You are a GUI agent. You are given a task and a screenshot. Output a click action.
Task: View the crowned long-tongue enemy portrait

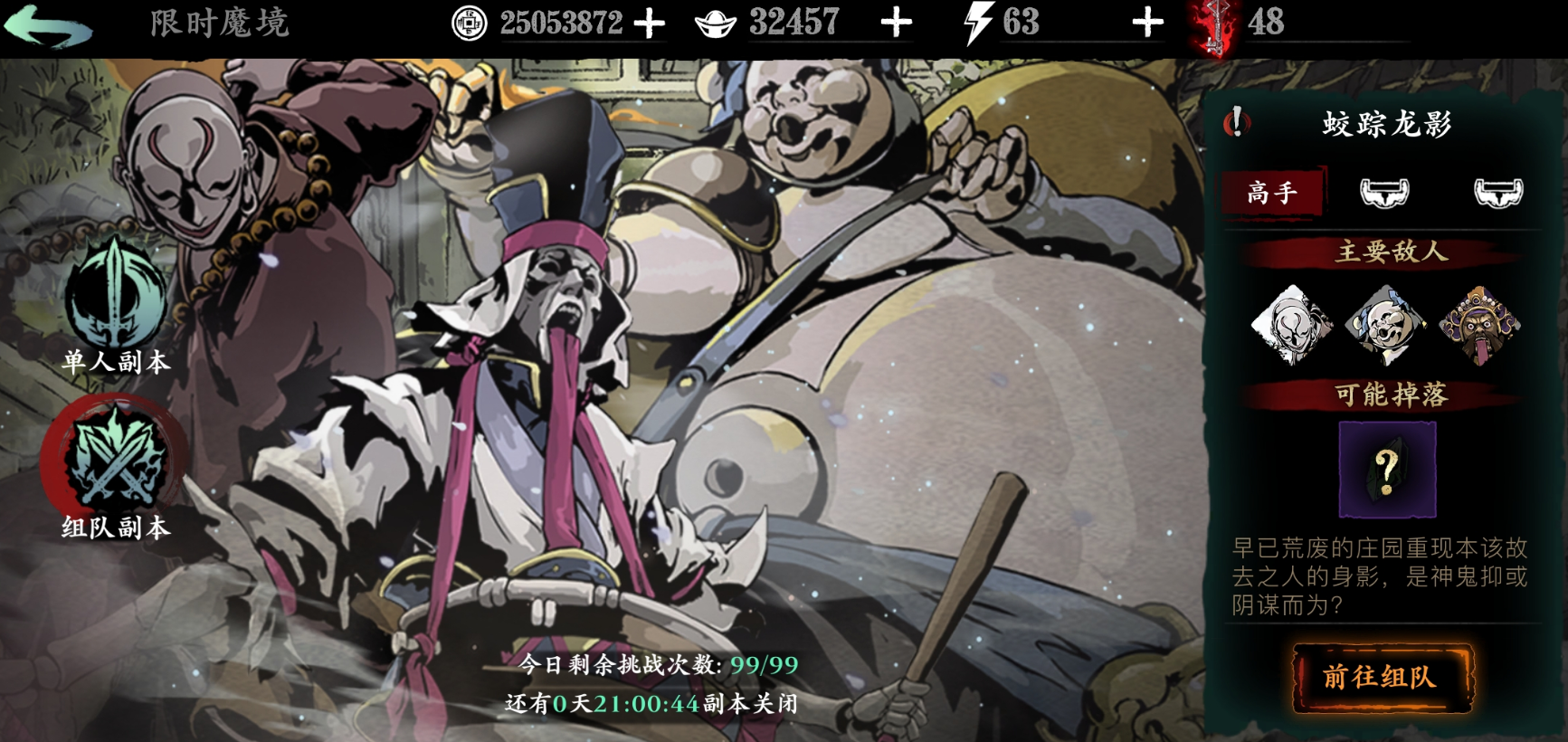coord(1479,324)
